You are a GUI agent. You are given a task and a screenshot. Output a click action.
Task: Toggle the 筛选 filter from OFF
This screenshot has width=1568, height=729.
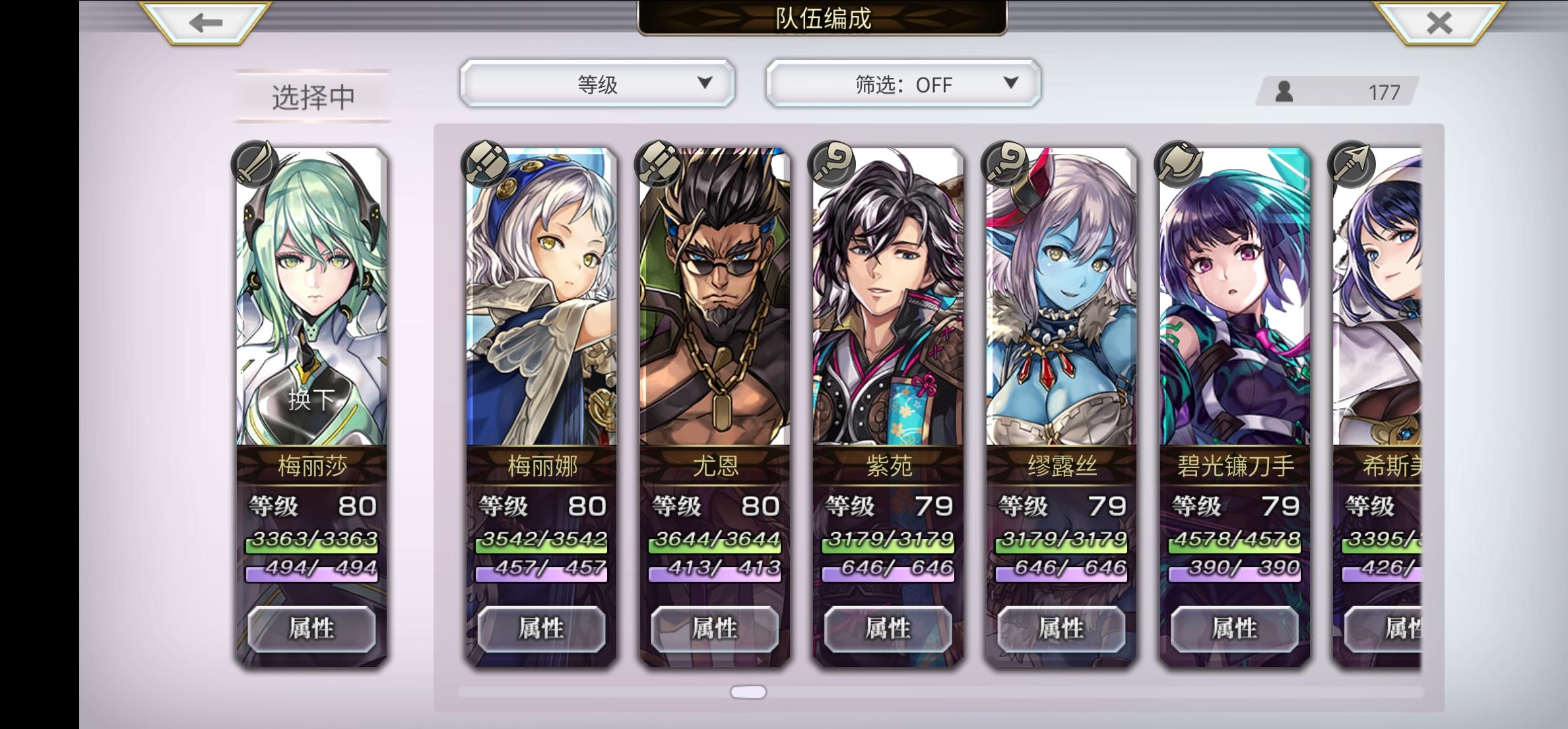(902, 84)
